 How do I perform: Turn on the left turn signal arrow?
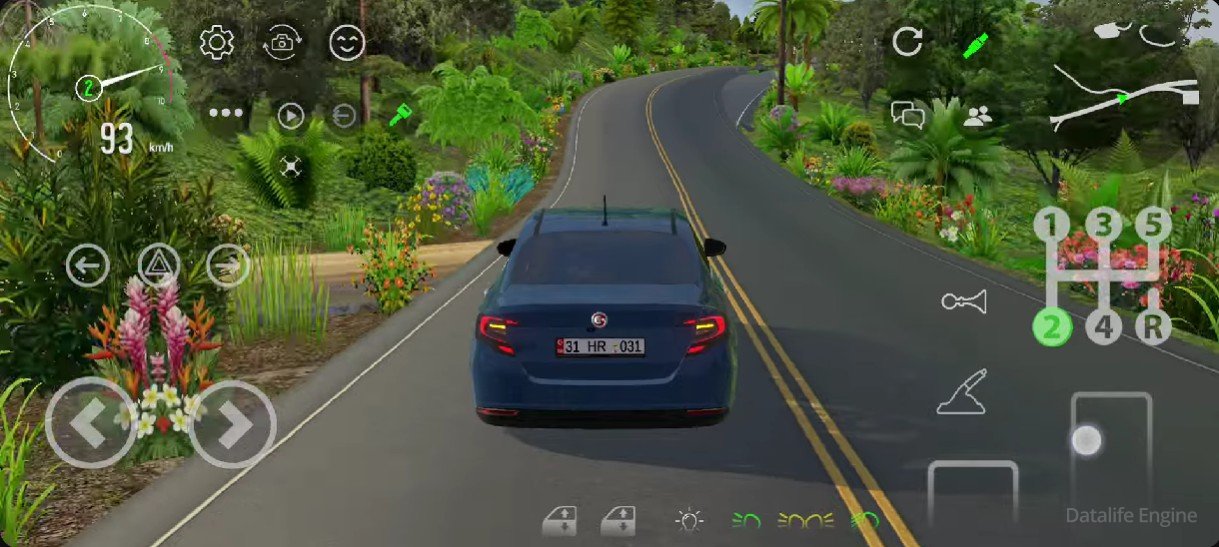click(88, 266)
